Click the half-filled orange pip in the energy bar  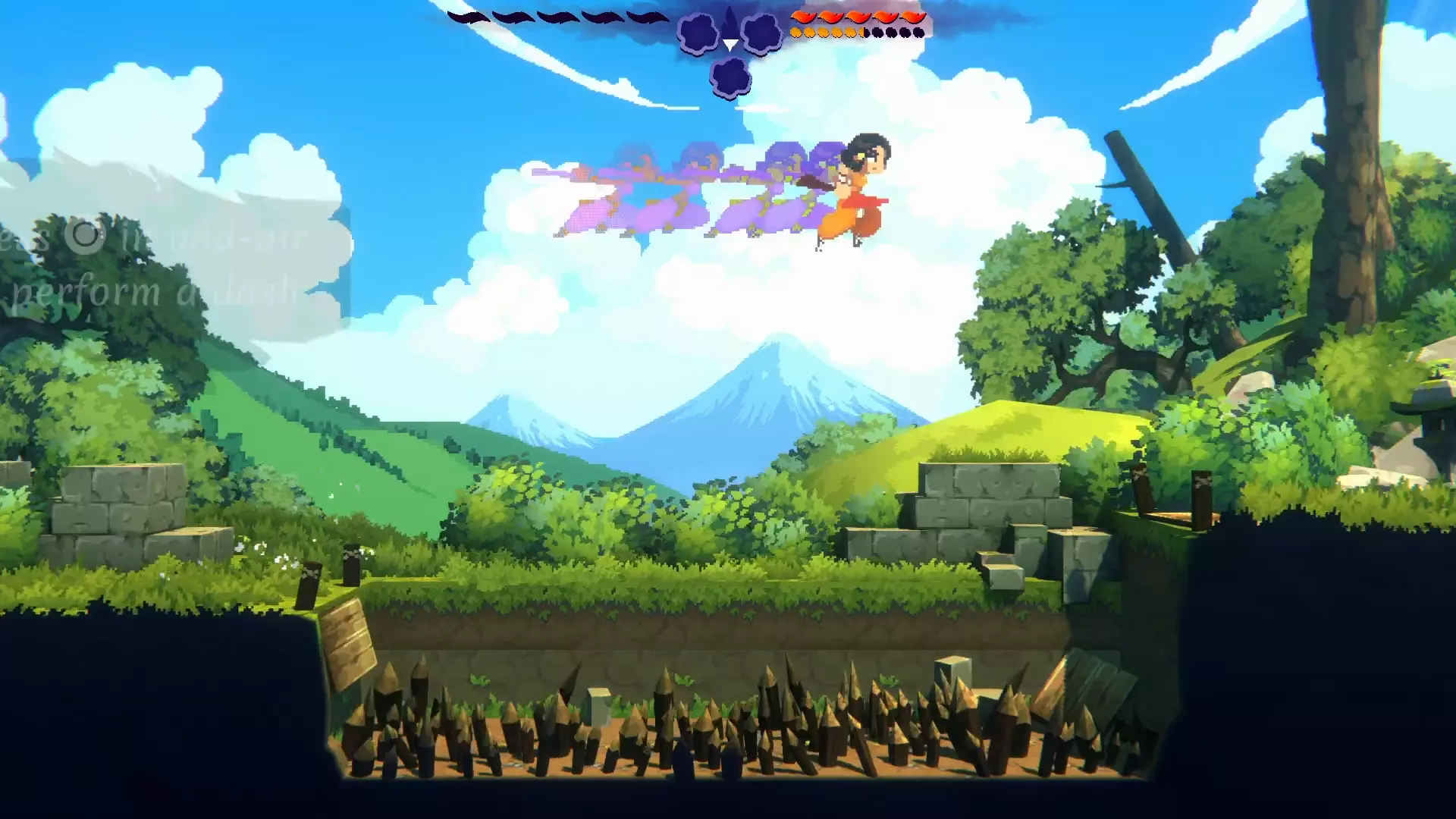[x=863, y=32]
